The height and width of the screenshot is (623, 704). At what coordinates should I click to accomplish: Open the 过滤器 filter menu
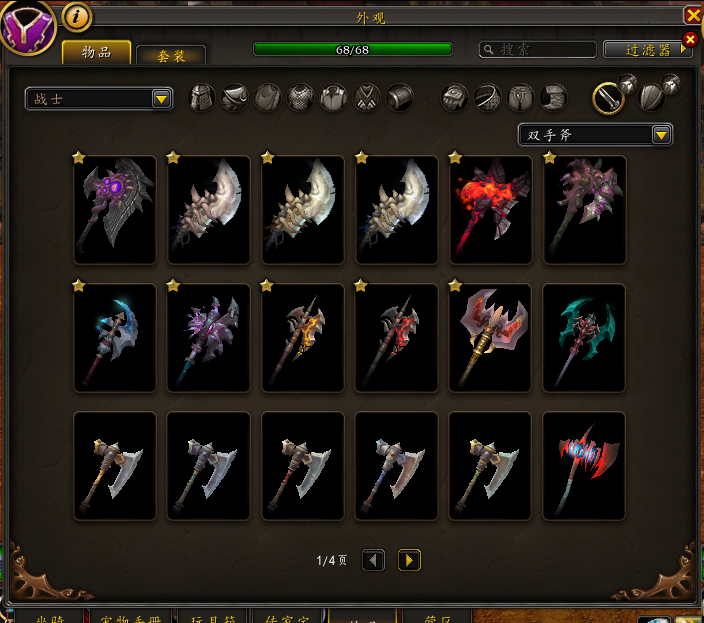coord(647,49)
